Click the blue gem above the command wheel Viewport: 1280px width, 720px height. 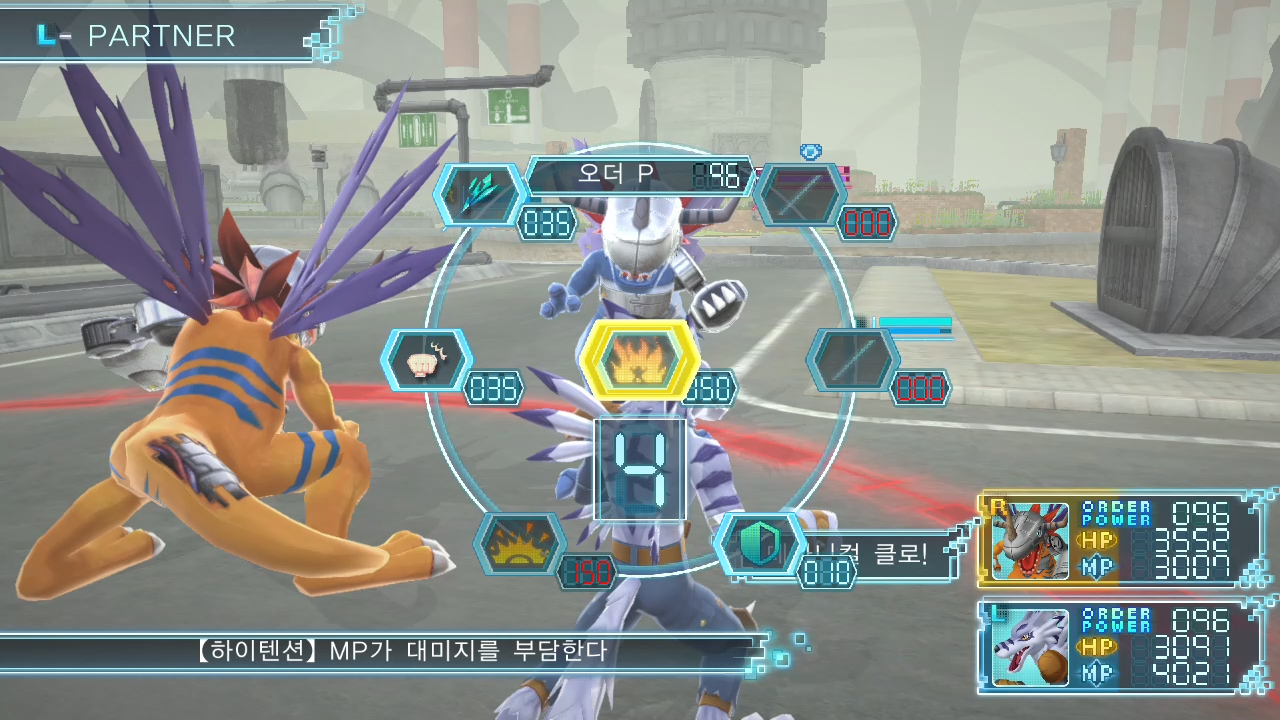tap(810, 152)
